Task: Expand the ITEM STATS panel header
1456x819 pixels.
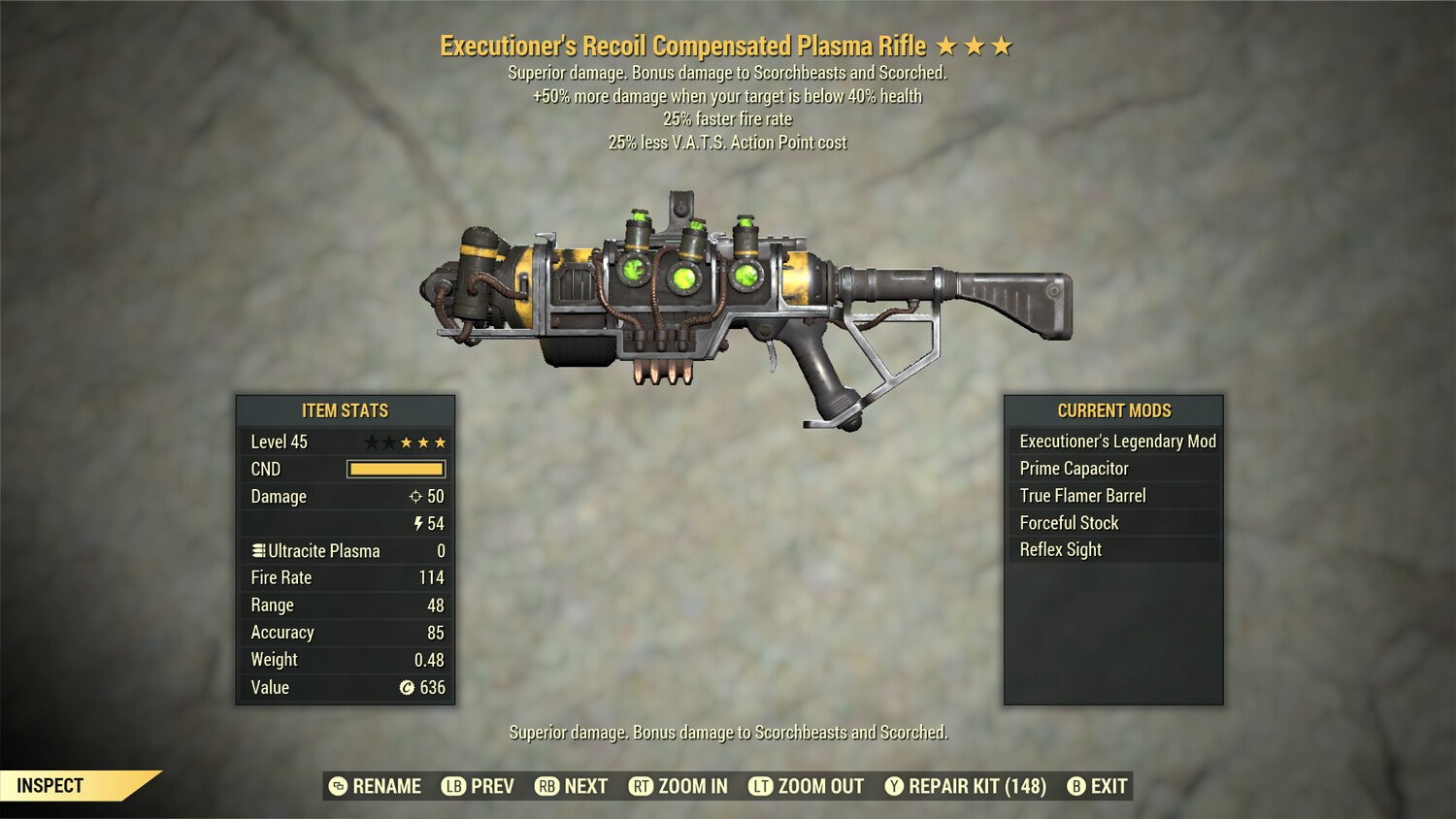Action: [x=345, y=410]
